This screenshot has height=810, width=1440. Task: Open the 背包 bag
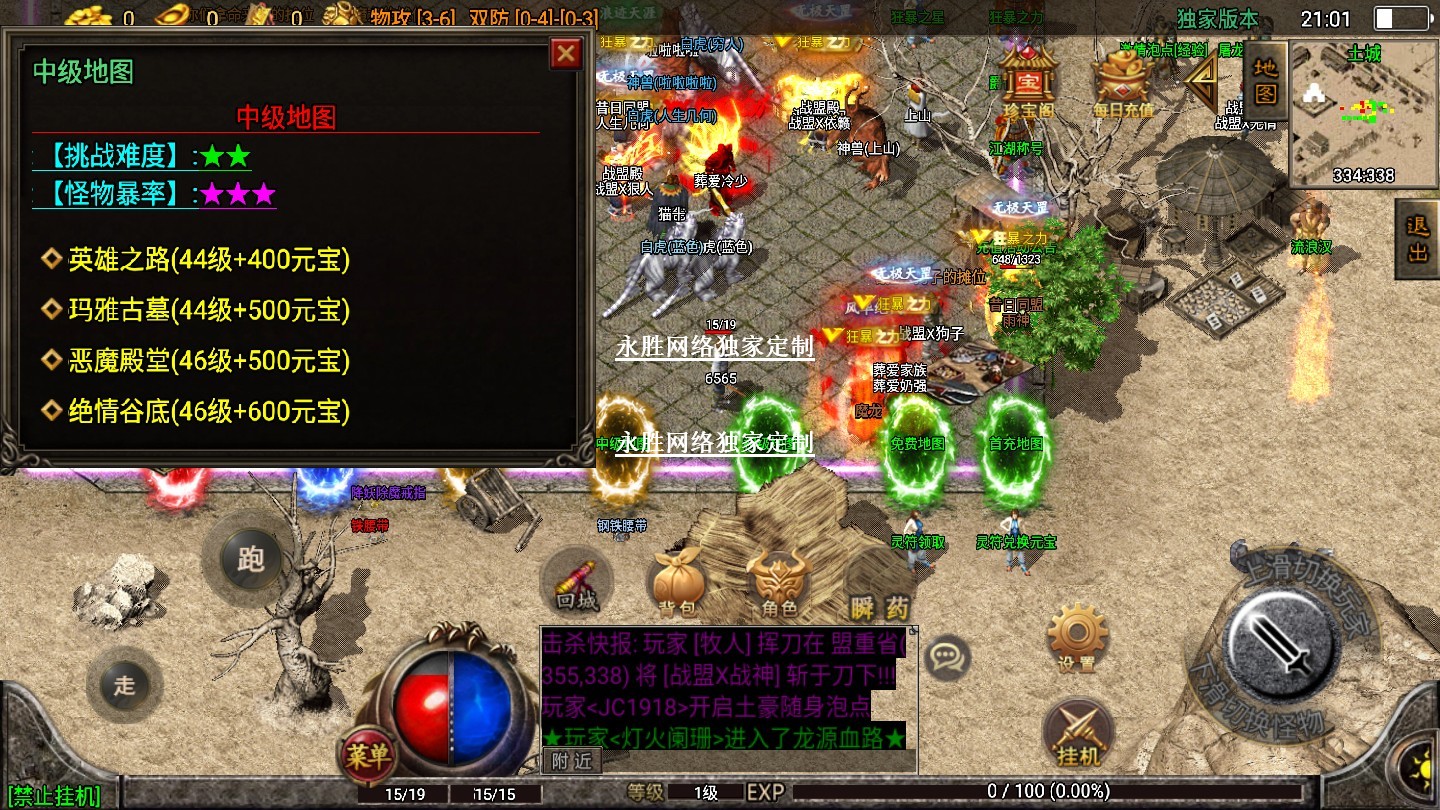click(x=677, y=584)
